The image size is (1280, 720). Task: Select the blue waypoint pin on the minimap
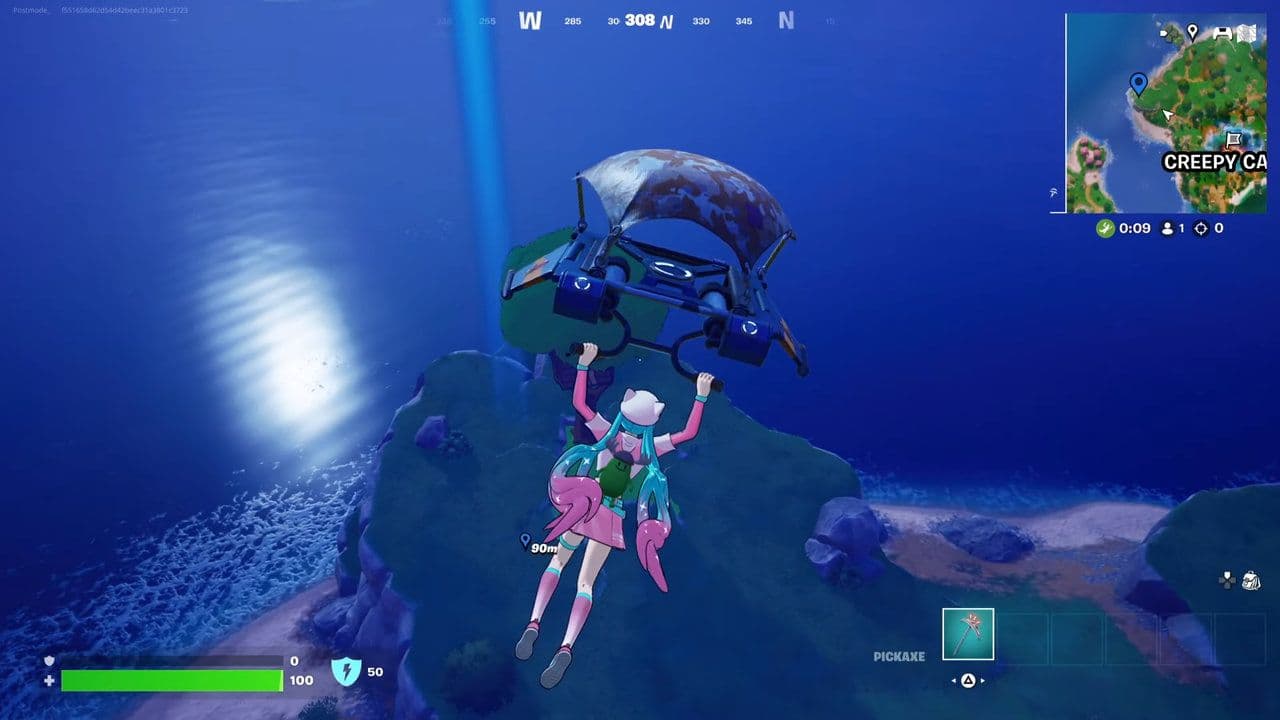[1139, 84]
